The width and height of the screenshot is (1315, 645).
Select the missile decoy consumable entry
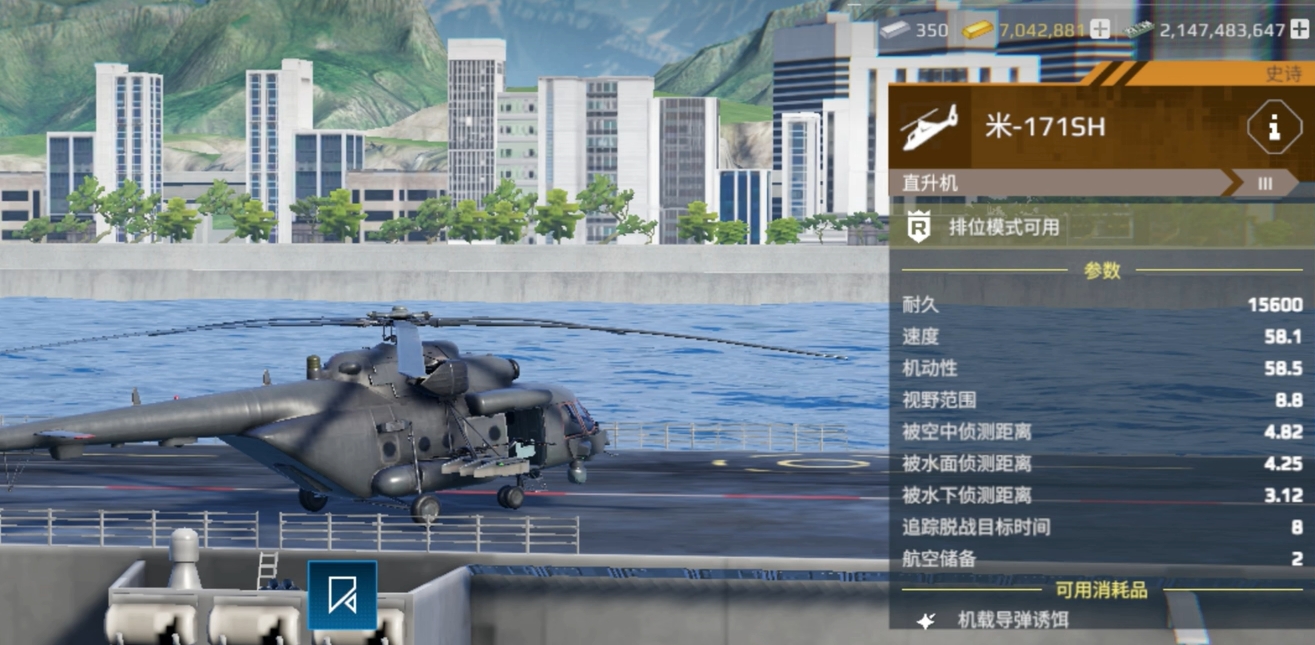click(1012, 620)
